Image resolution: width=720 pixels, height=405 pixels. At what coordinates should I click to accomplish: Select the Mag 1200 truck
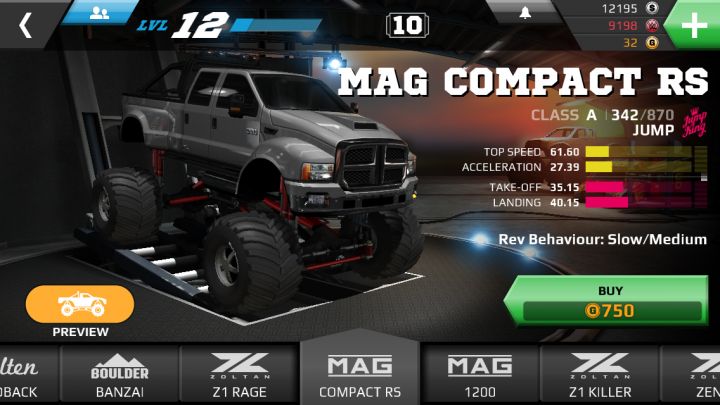click(479, 376)
